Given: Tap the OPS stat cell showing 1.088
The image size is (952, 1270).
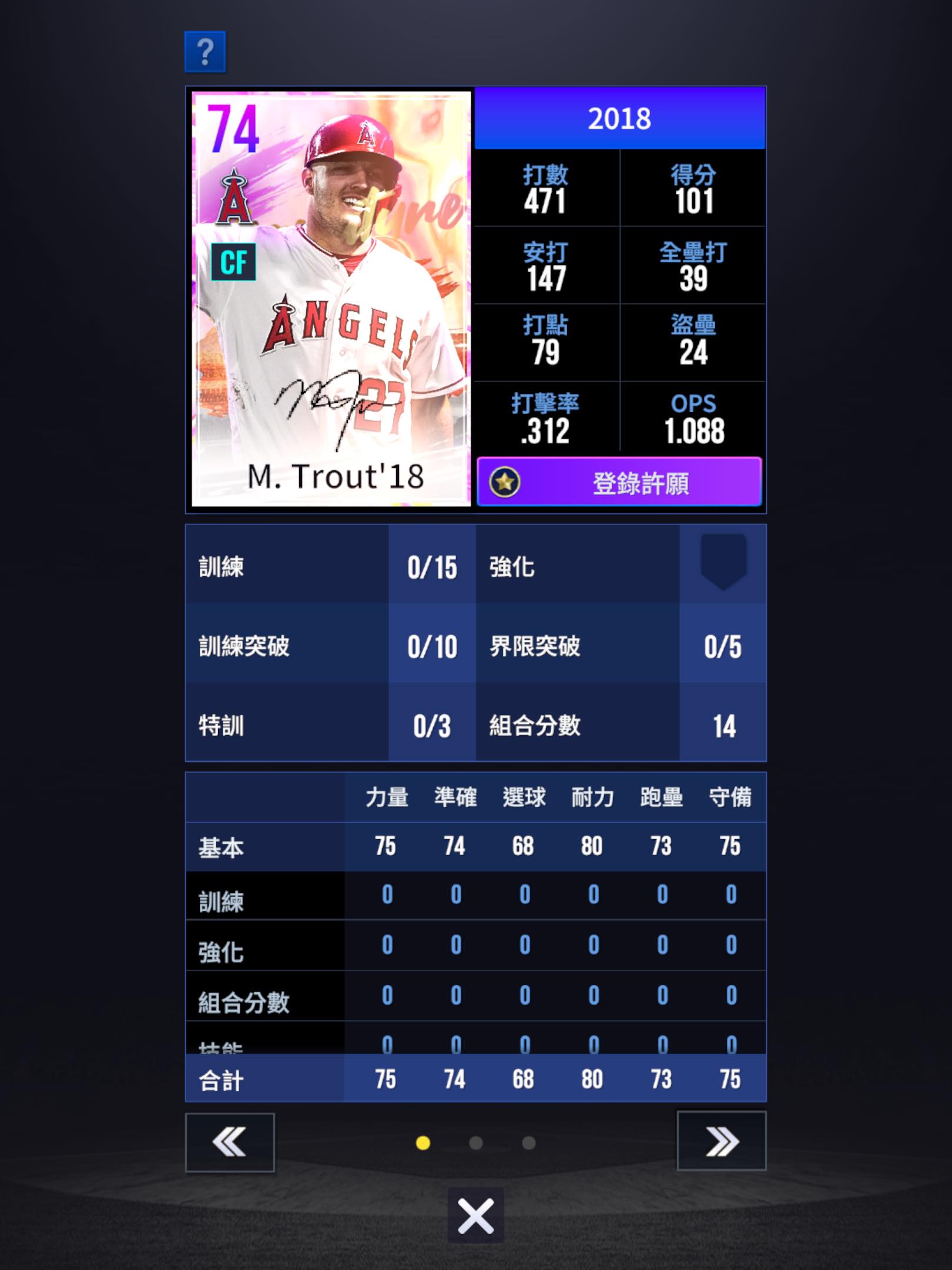Looking at the screenshot, I should pos(693,419).
